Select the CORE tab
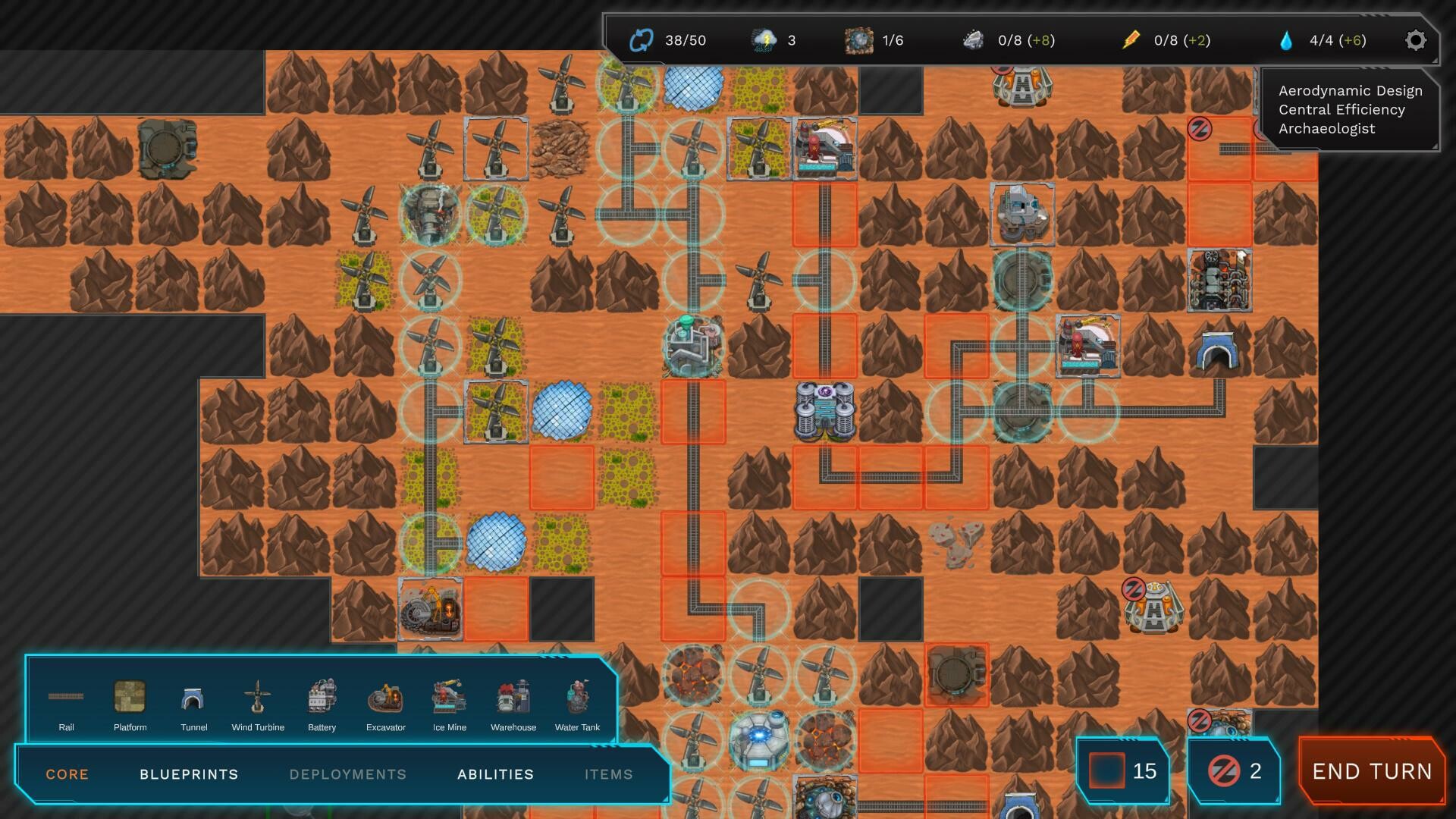This screenshot has height=819, width=1456. (67, 774)
